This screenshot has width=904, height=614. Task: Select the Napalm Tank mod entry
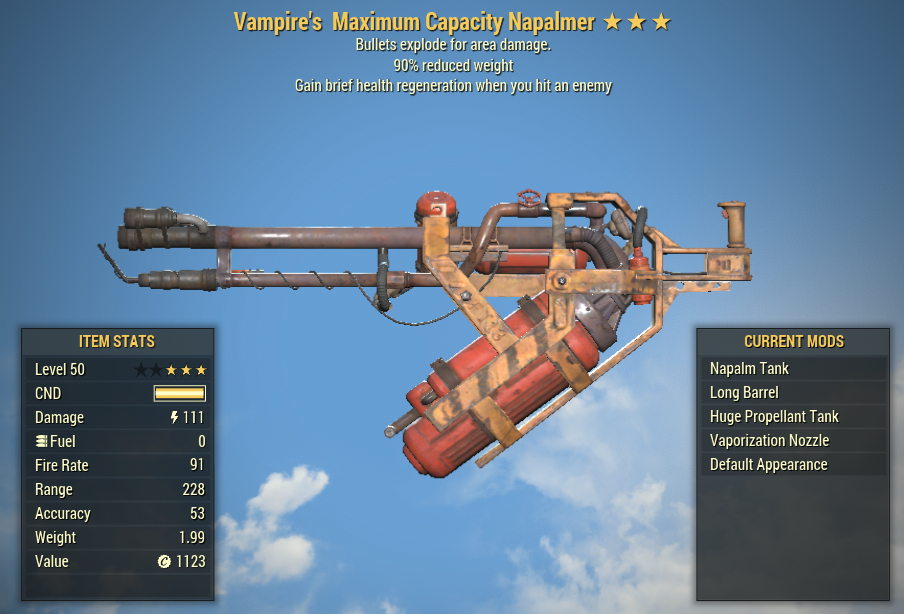tap(792, 368)
